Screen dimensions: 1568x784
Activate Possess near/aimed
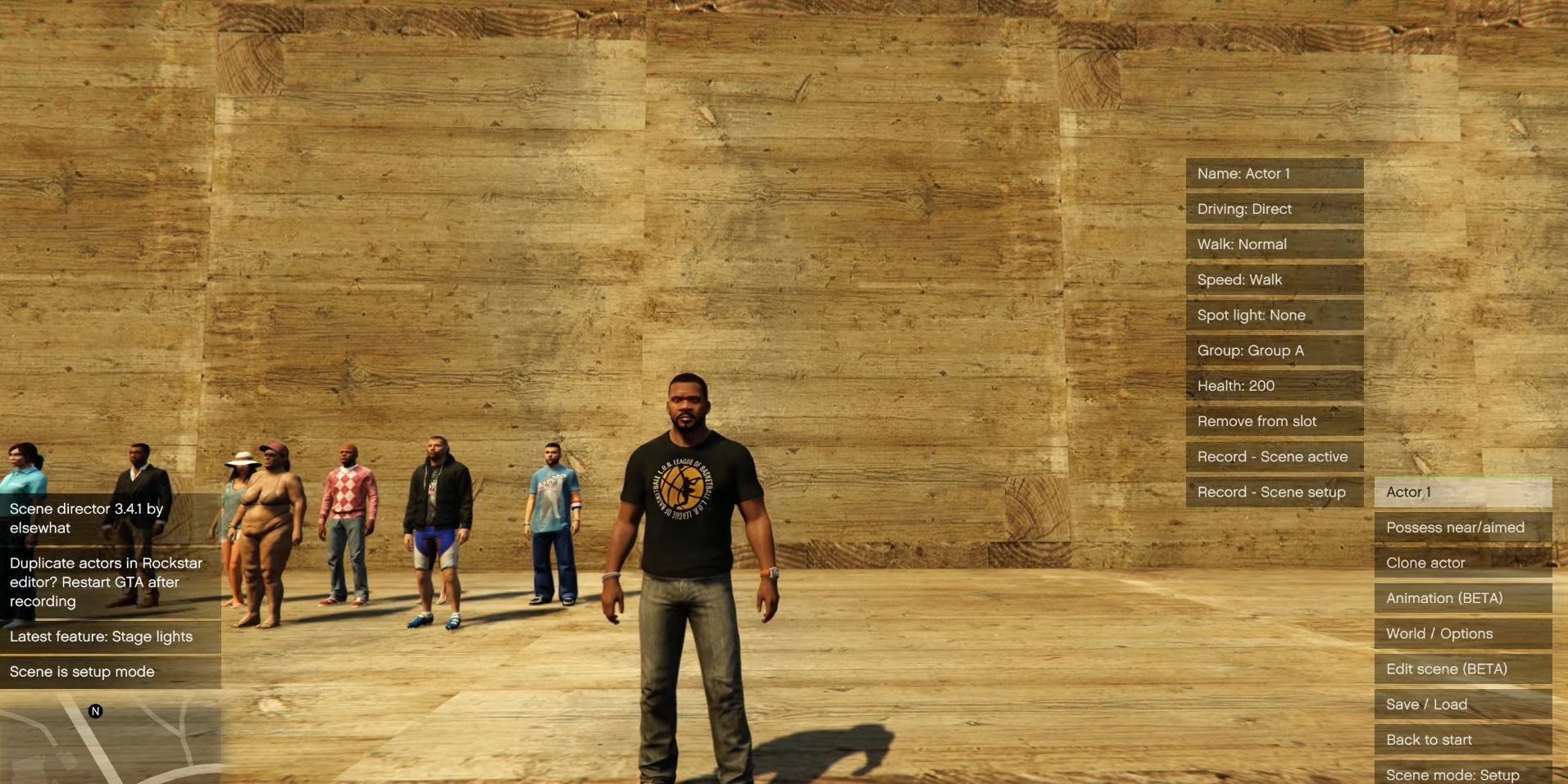pyautogui.click(x=1463, y=528)
